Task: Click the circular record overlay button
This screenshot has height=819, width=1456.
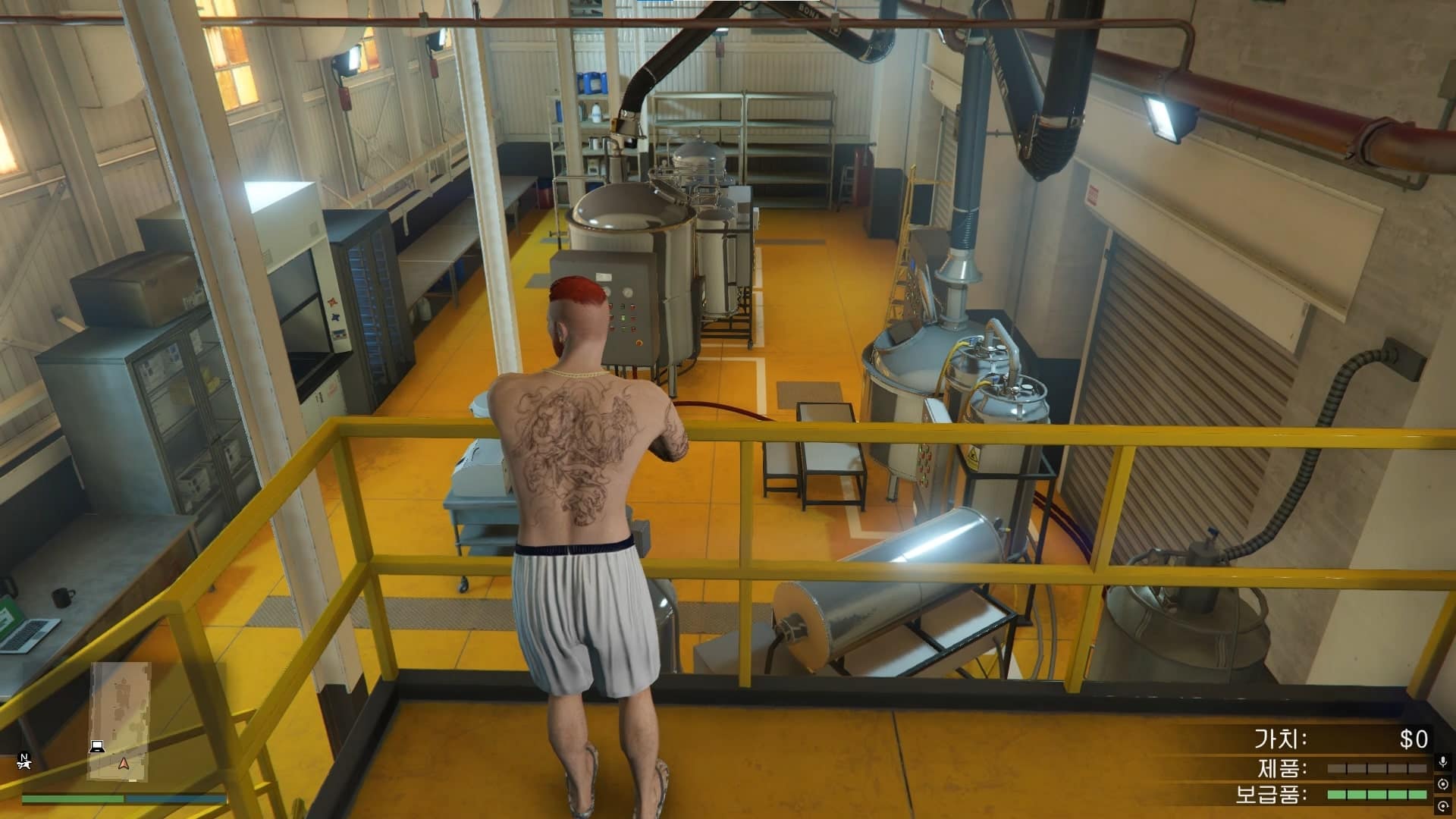Action: (x=1442, y=783)
